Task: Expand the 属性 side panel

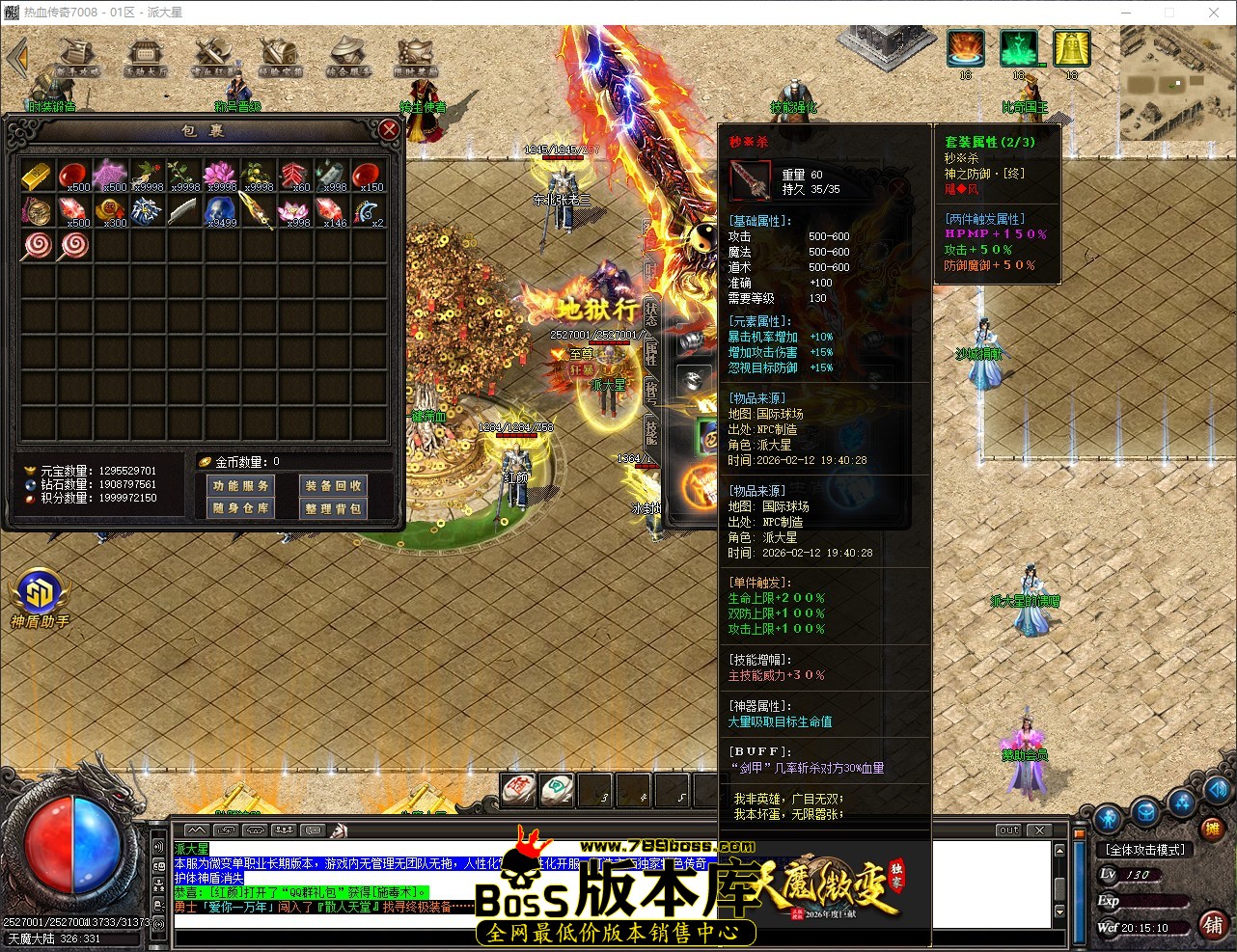Action: pos(651,354)
